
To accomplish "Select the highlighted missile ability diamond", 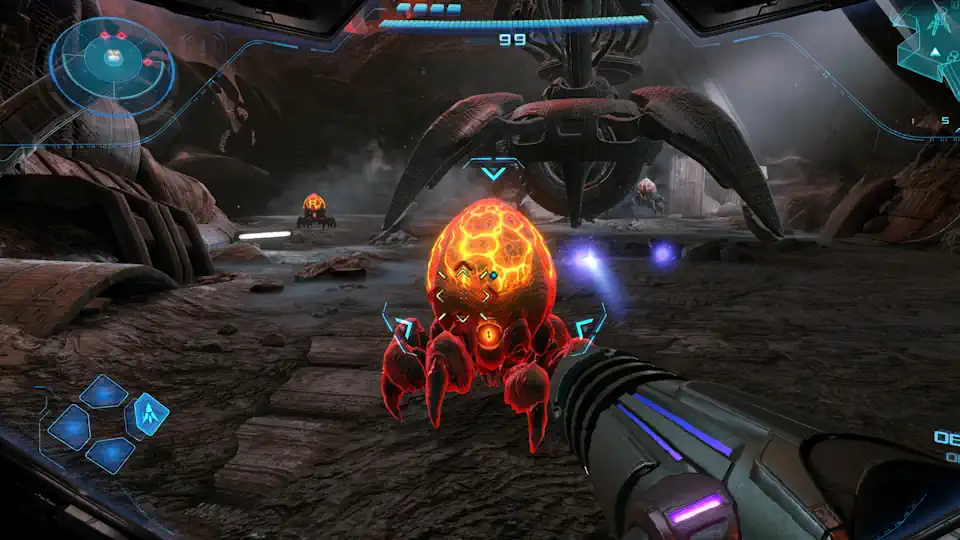I will (149, 412).
